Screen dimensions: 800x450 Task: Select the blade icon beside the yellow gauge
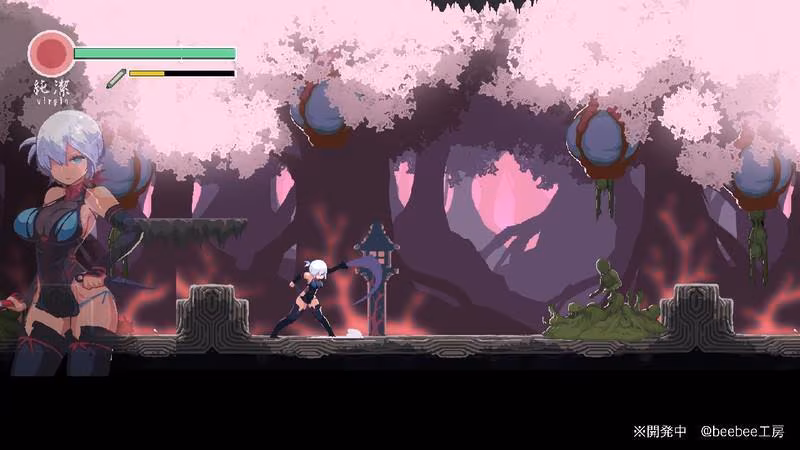(115, 74)
